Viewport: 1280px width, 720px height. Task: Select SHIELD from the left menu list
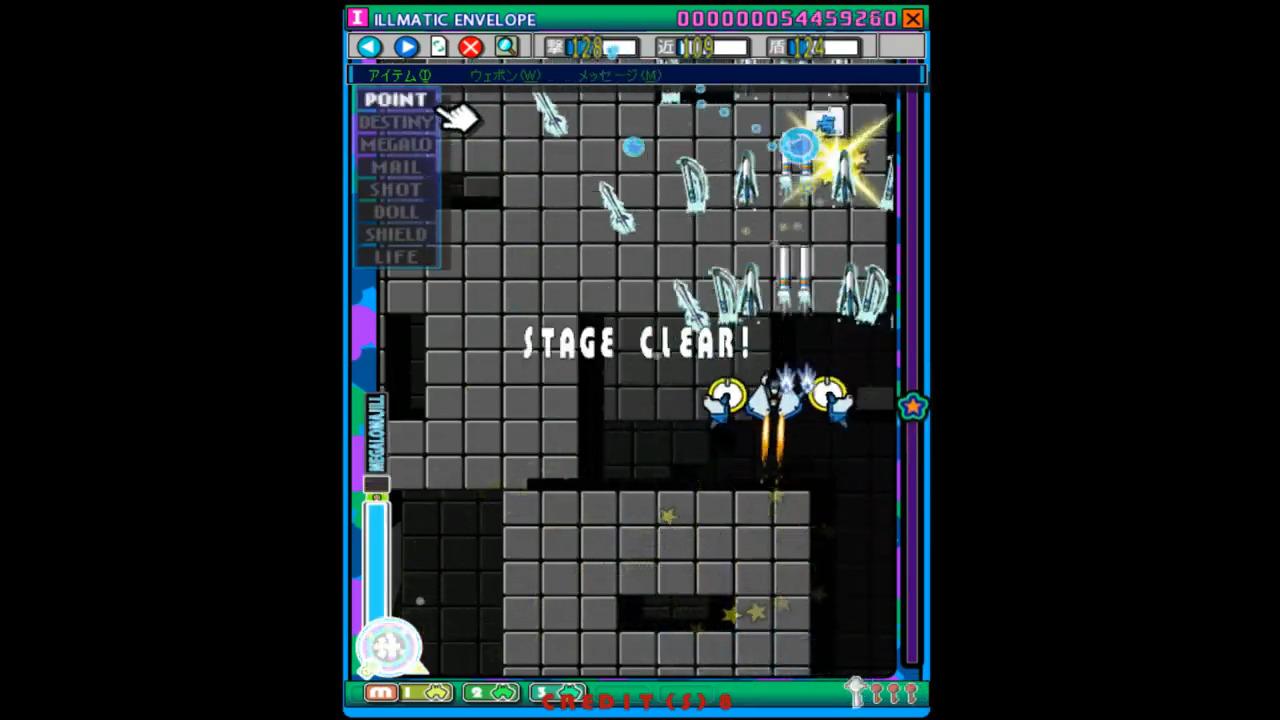(396, 233)
